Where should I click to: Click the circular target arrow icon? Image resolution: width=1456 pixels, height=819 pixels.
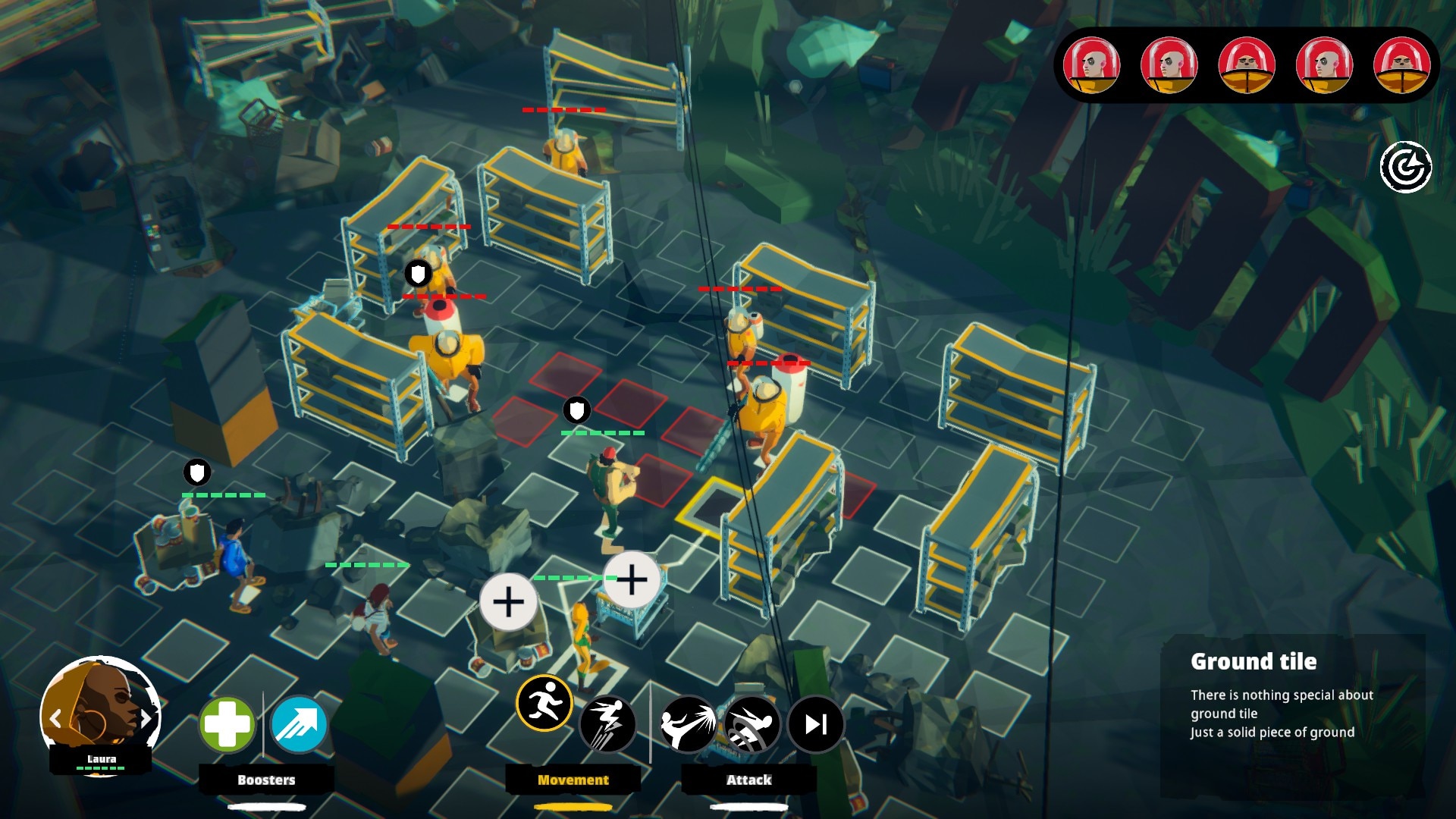(1405, 168)
